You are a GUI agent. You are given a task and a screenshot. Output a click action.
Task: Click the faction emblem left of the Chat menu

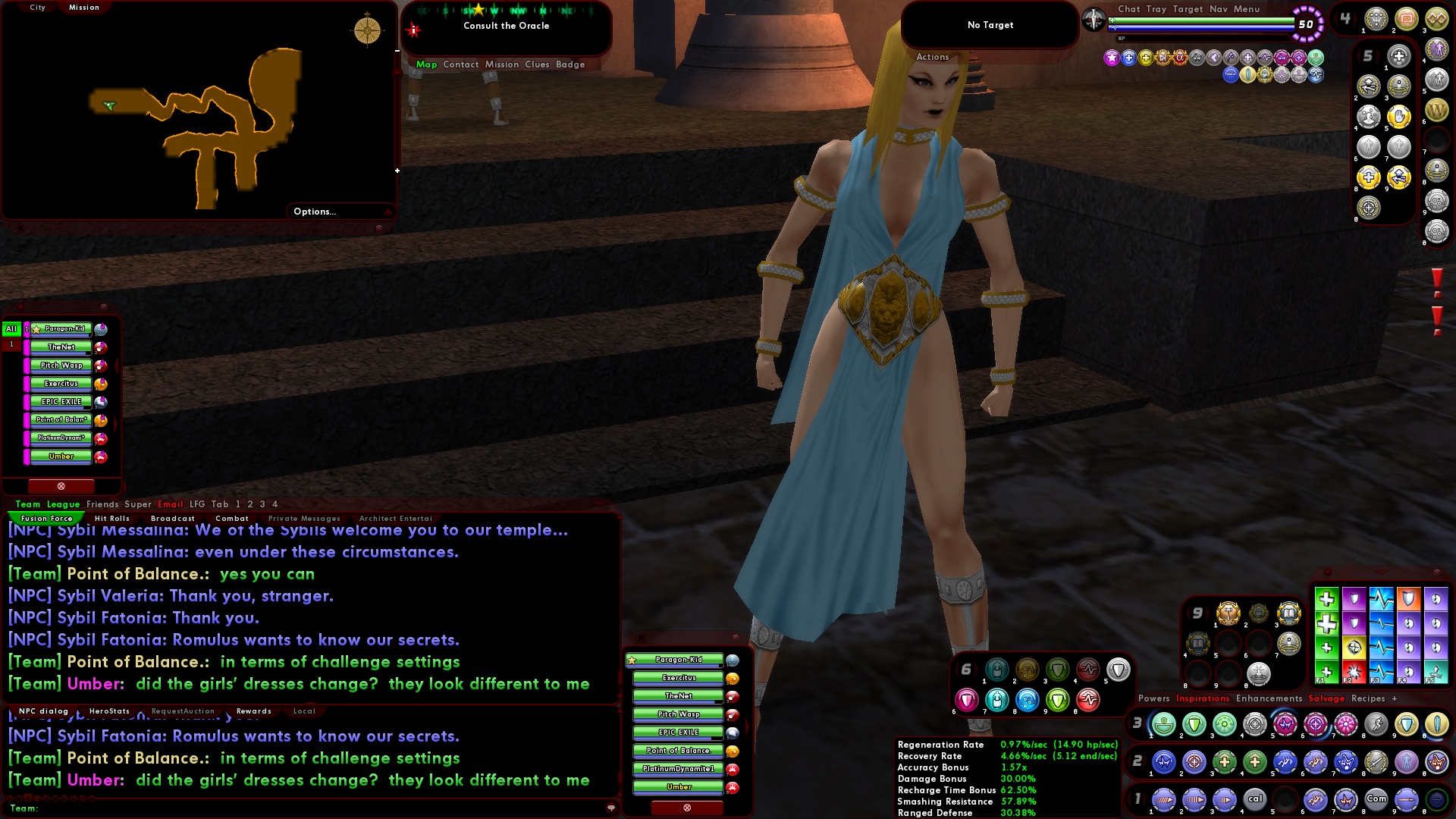1093,19
